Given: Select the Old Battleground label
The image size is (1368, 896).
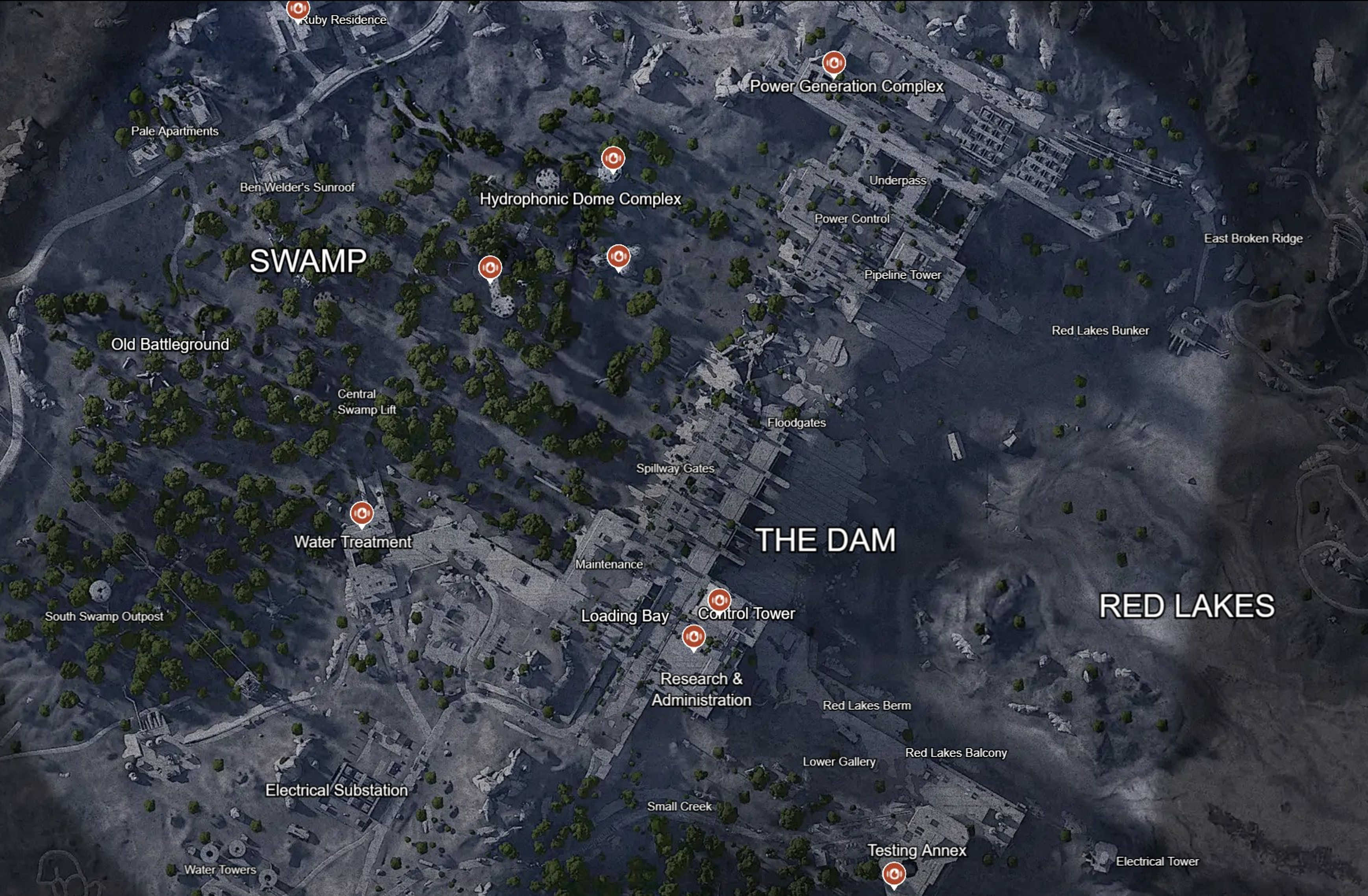Looking at the screenshot, I should coord(171,345).
